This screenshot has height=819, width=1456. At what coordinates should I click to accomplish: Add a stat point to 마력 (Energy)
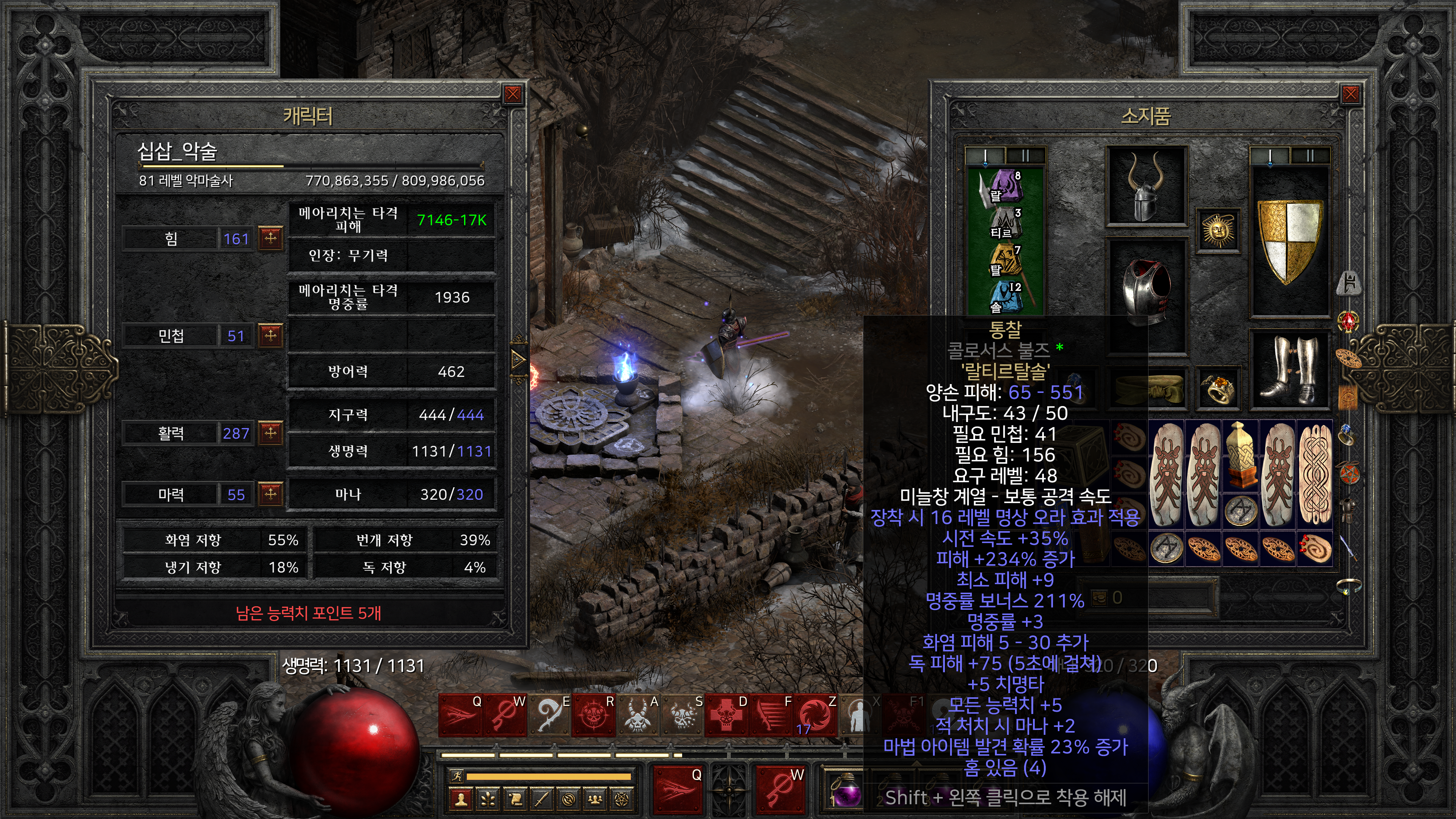click(271, 494)
